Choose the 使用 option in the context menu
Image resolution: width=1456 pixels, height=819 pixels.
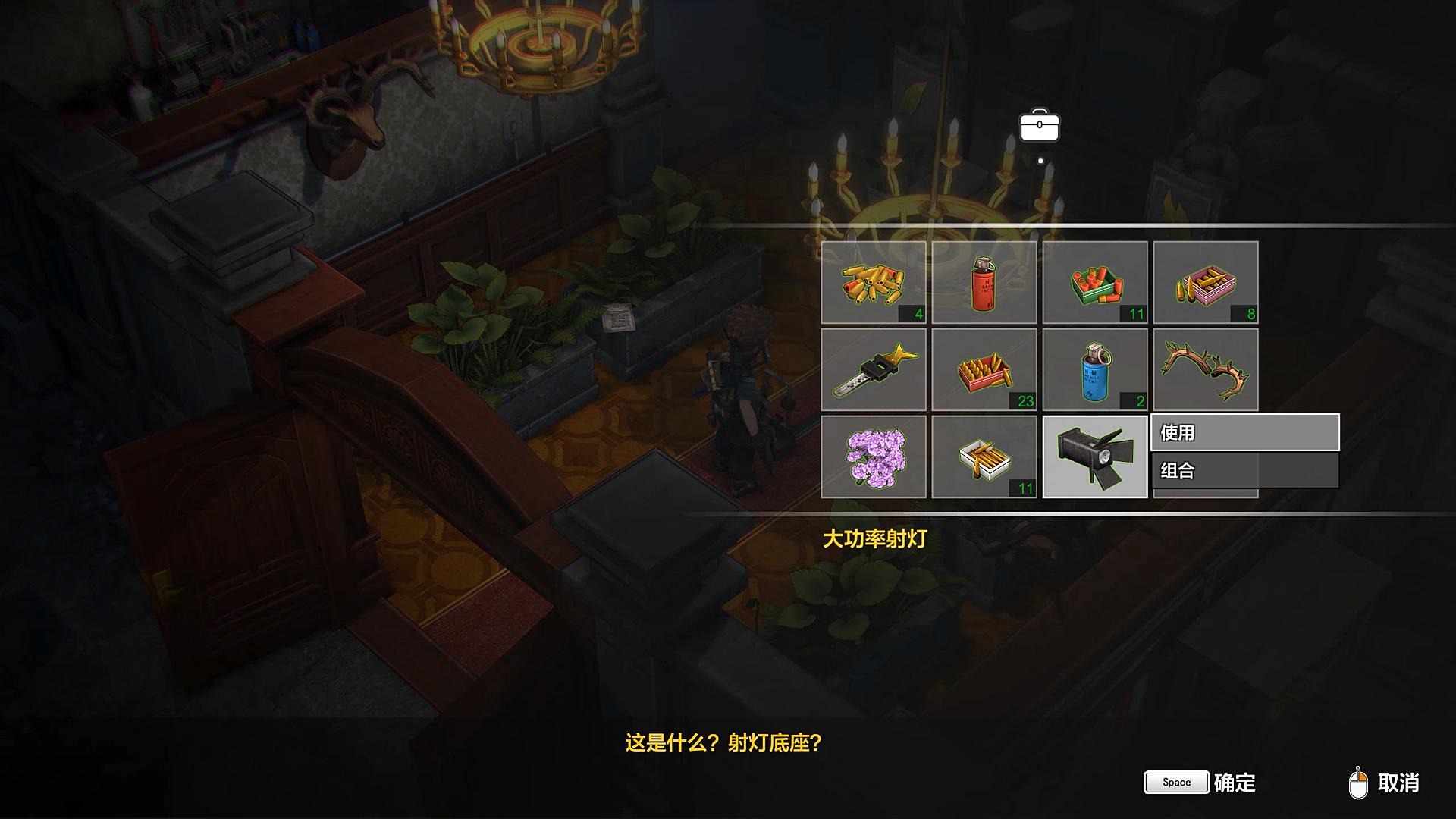[1244, 434]
